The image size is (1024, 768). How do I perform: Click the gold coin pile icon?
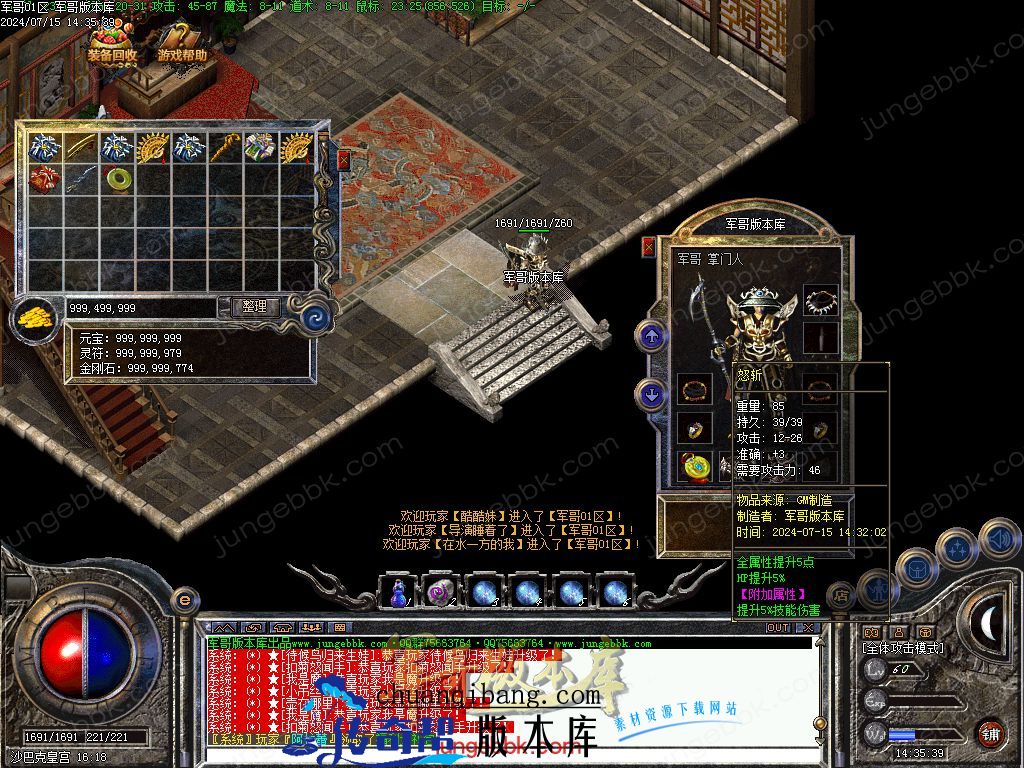coord(34,316)
